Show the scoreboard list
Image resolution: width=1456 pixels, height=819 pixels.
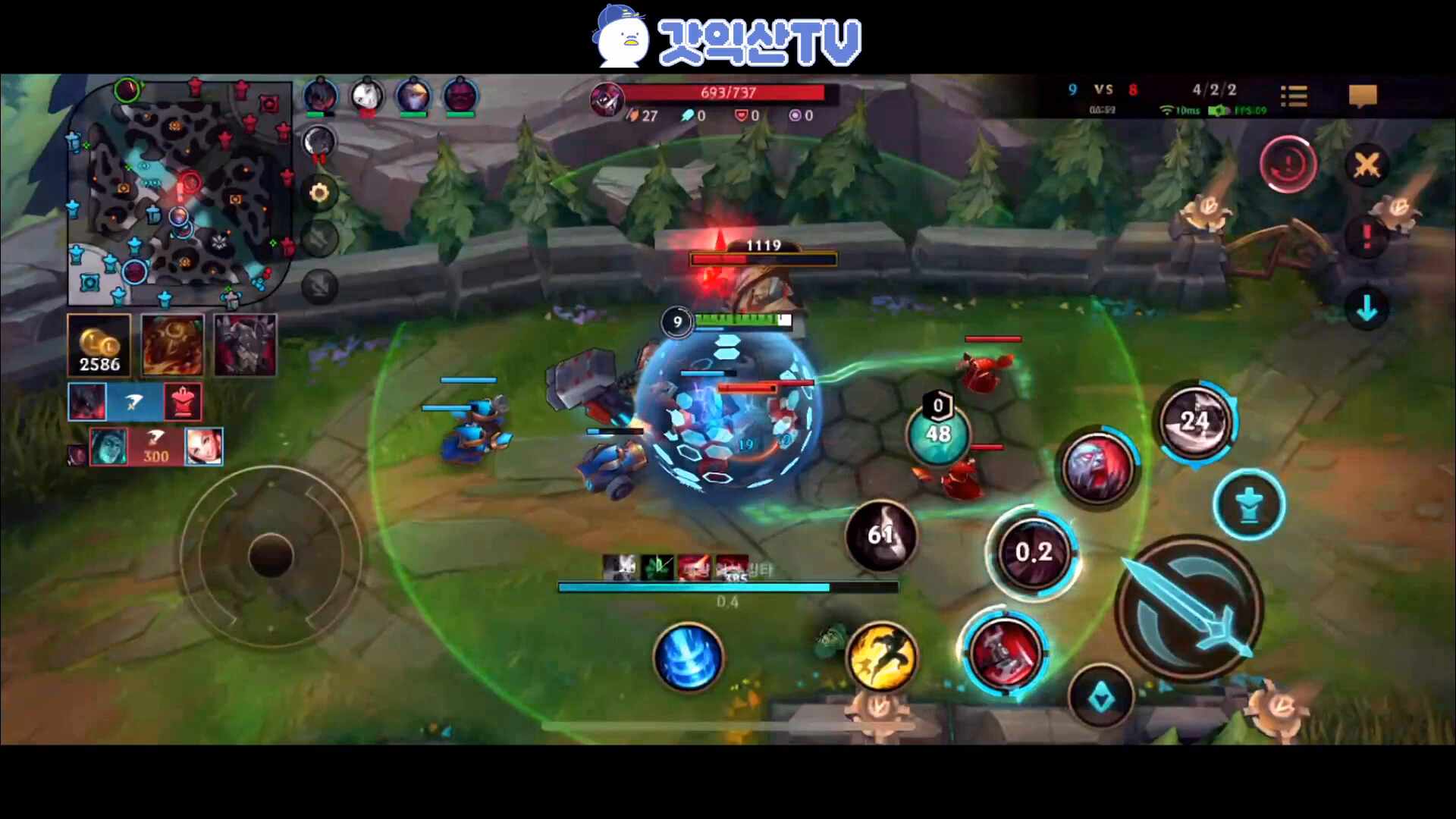(1294, 96)
